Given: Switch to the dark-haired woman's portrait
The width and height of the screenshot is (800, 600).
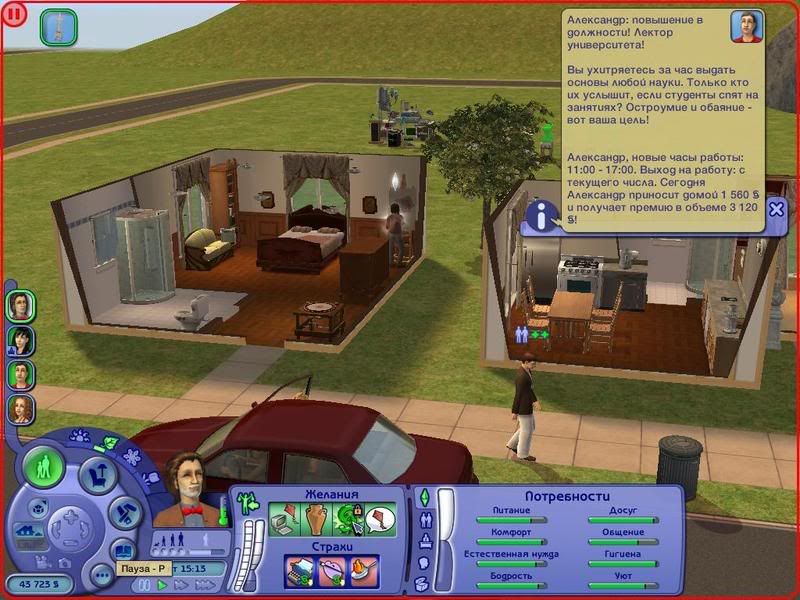Looking at the screenshot, I should click(20, 340).
